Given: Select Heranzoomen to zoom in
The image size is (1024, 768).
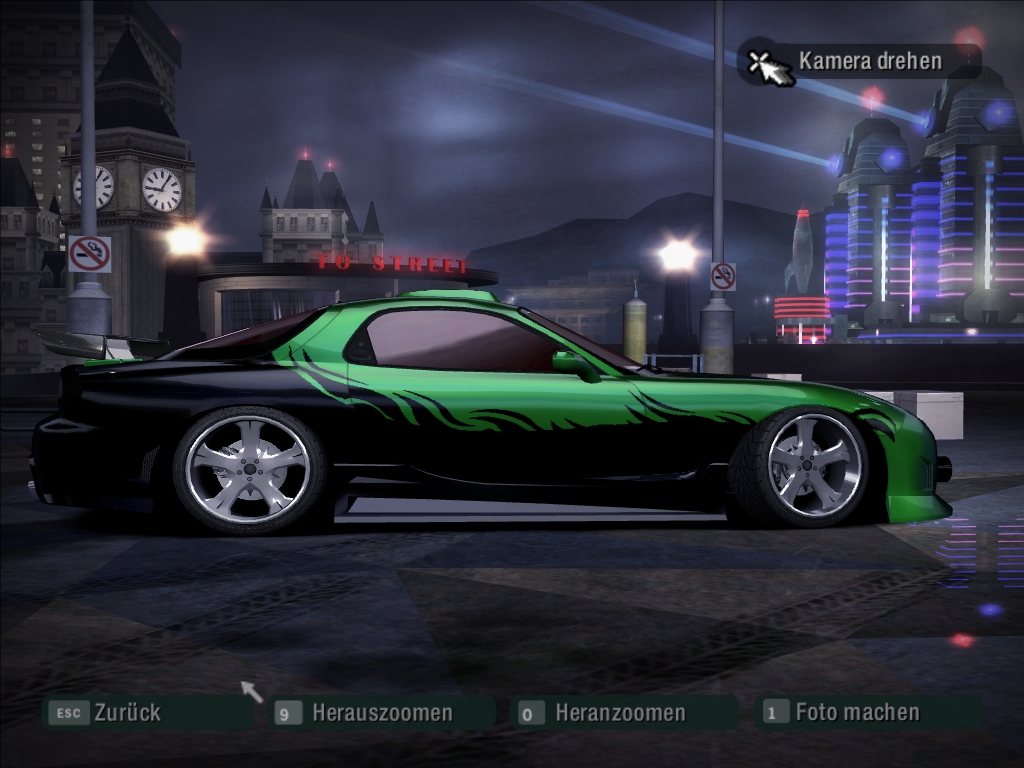Looking at the screenshot, I should coord(619,713).
